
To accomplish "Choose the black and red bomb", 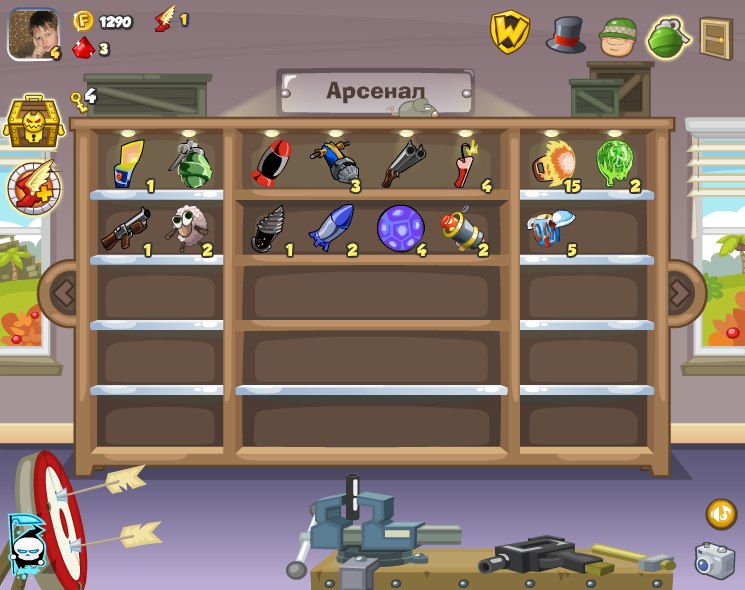I will pyautogui.click(x=271, y=163).
